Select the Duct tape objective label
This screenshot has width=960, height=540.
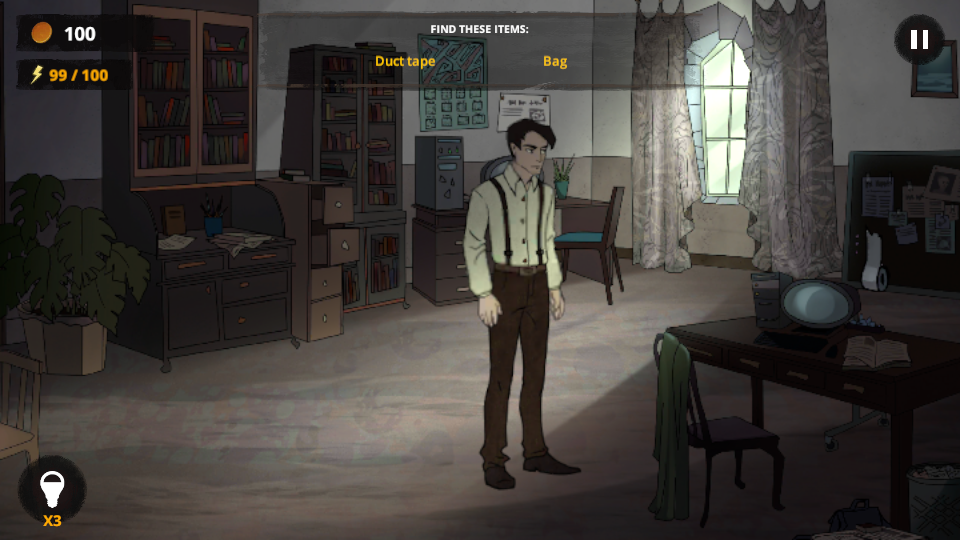click(405, 61)
